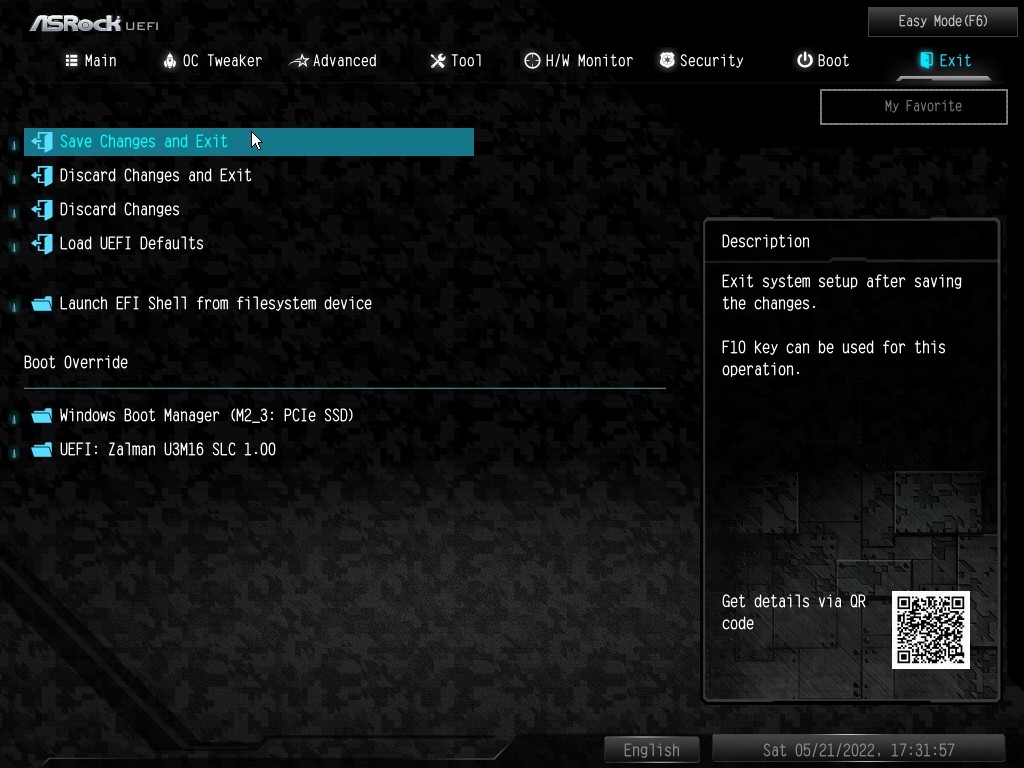Open the Boot tab
This screenshot has height=768, width=1024.
(x=822, y=61)
